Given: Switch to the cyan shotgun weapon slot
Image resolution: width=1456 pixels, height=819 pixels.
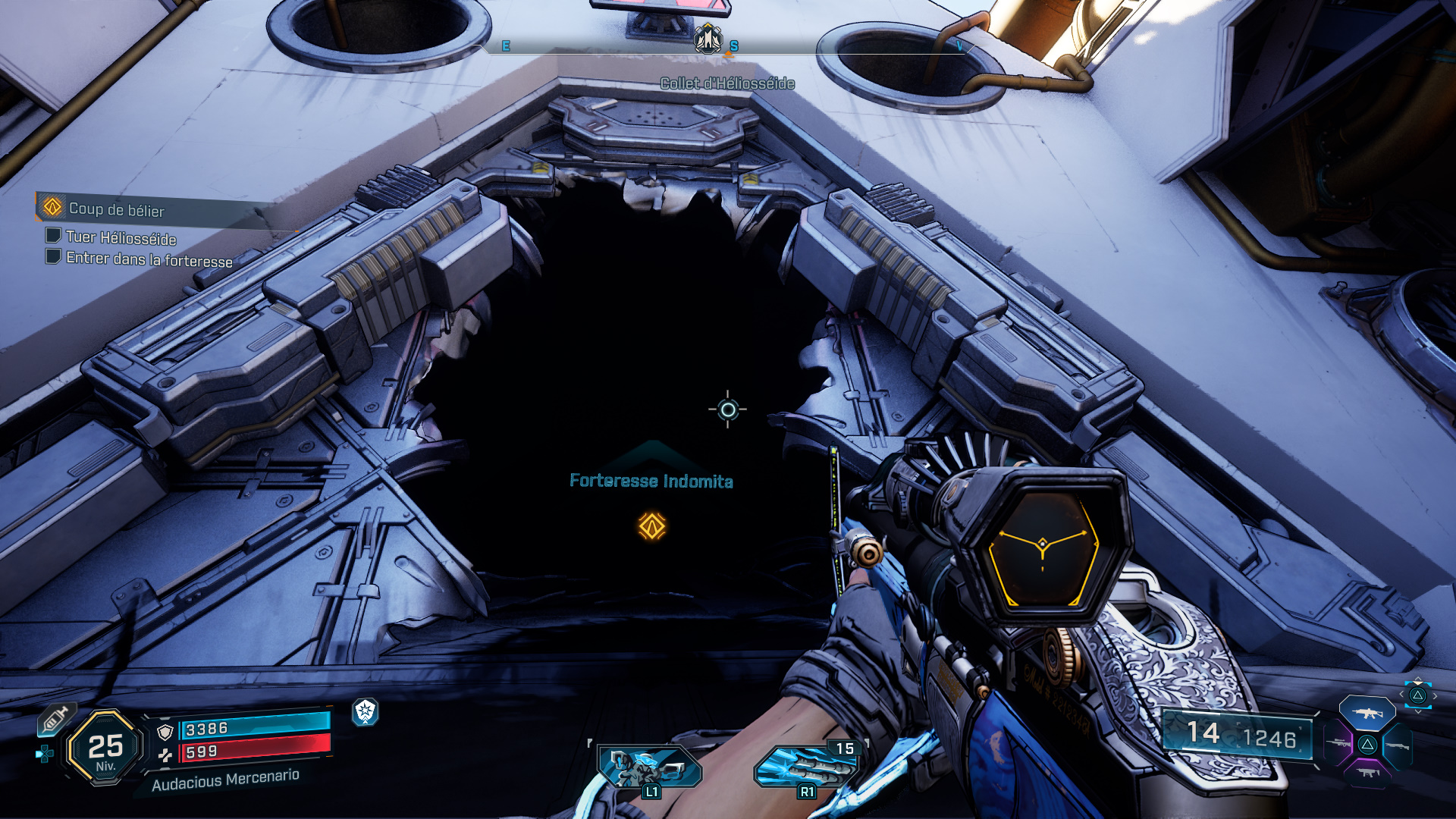Looking at the screenshot, I should tap(1397, 746).
